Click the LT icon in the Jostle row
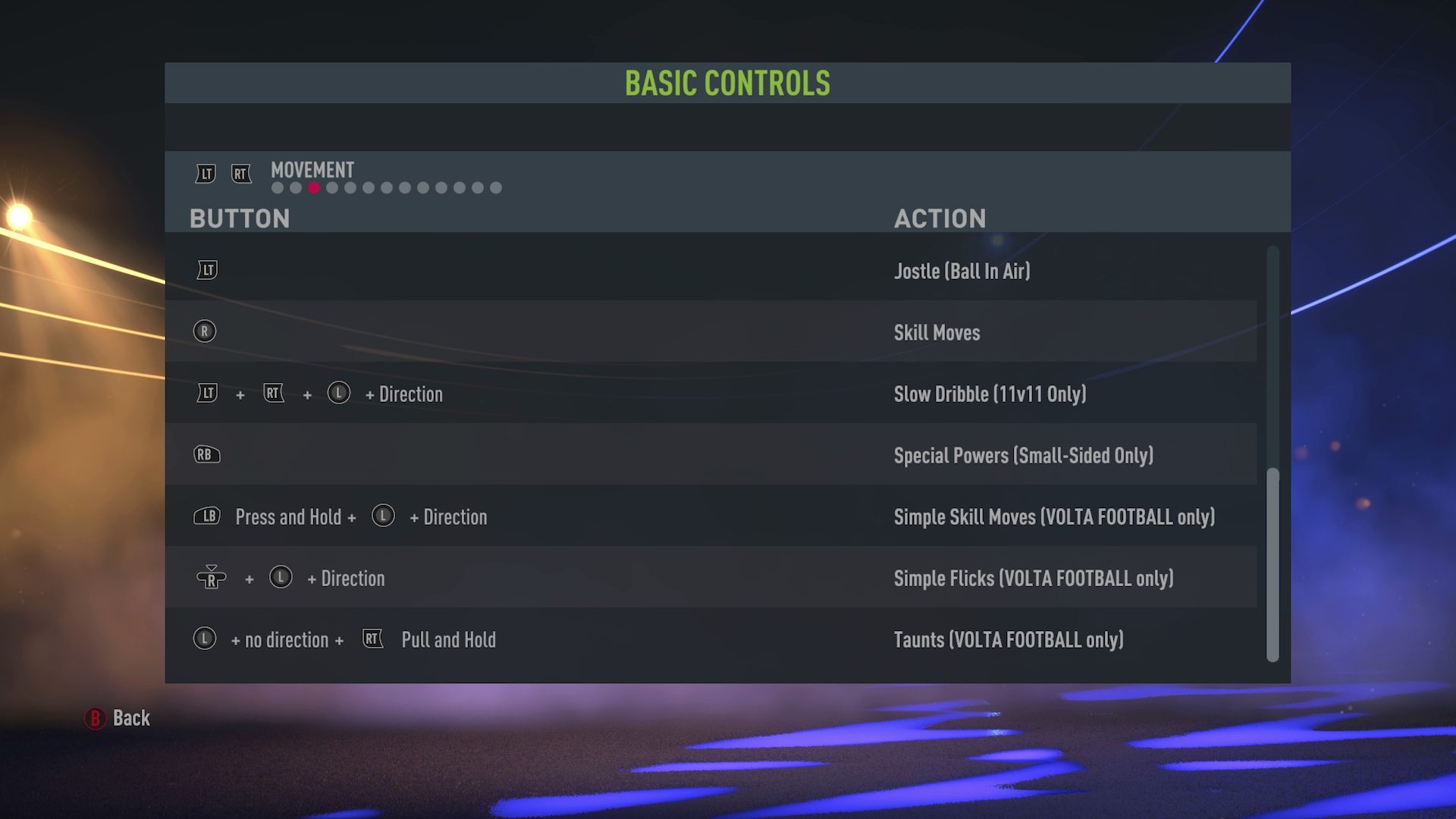This screenshot has width=1456, height=819. click(x=206, y=270)
